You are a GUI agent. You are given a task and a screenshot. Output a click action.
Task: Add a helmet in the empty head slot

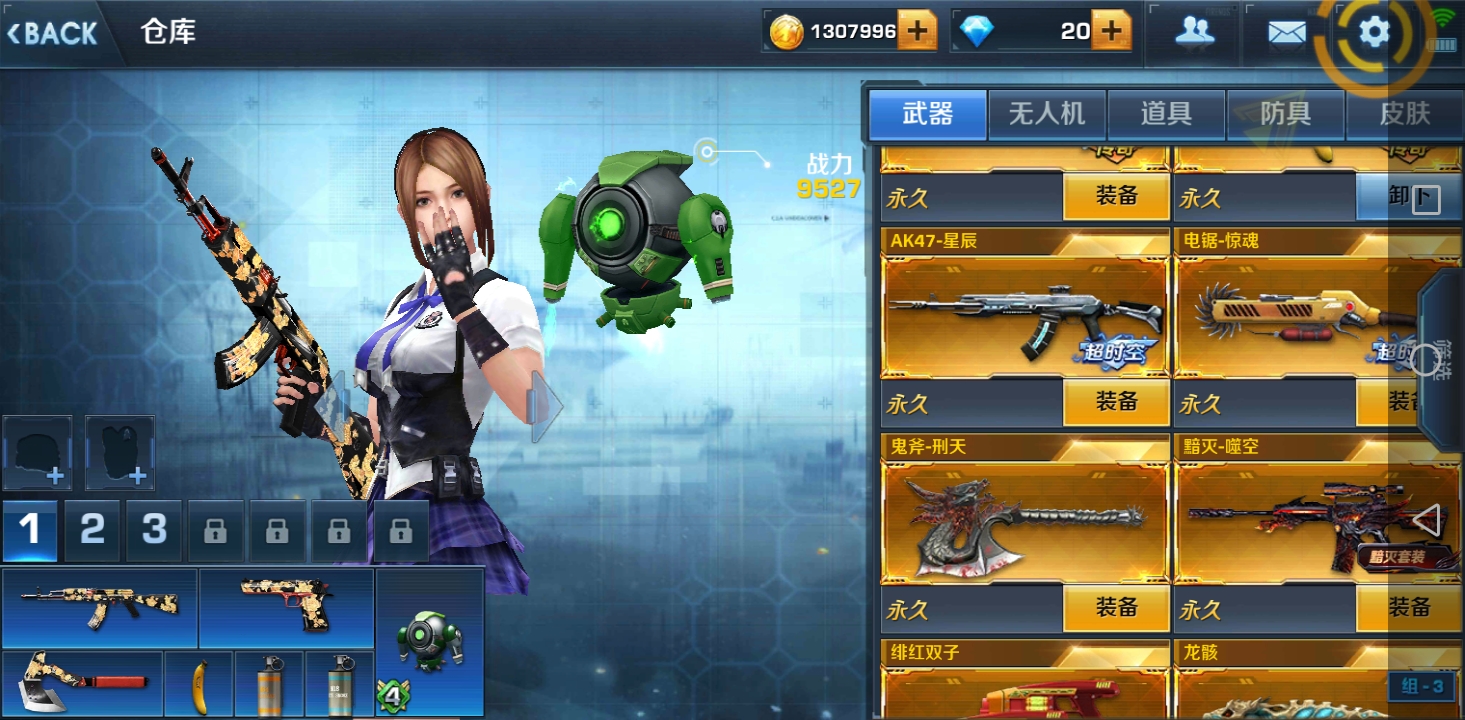(x=38, y=452)
